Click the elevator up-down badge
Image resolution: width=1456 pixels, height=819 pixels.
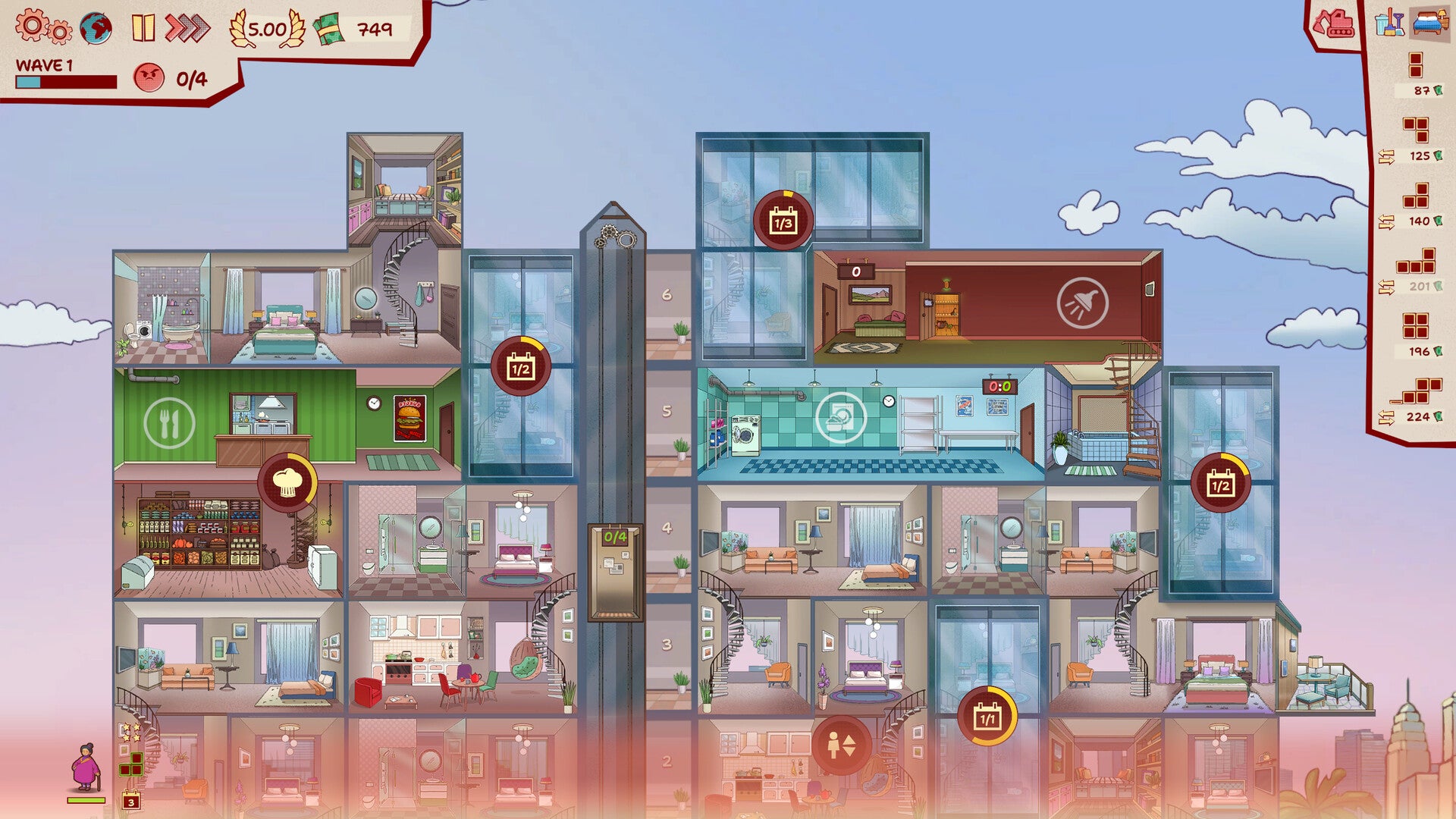point(841,745)
